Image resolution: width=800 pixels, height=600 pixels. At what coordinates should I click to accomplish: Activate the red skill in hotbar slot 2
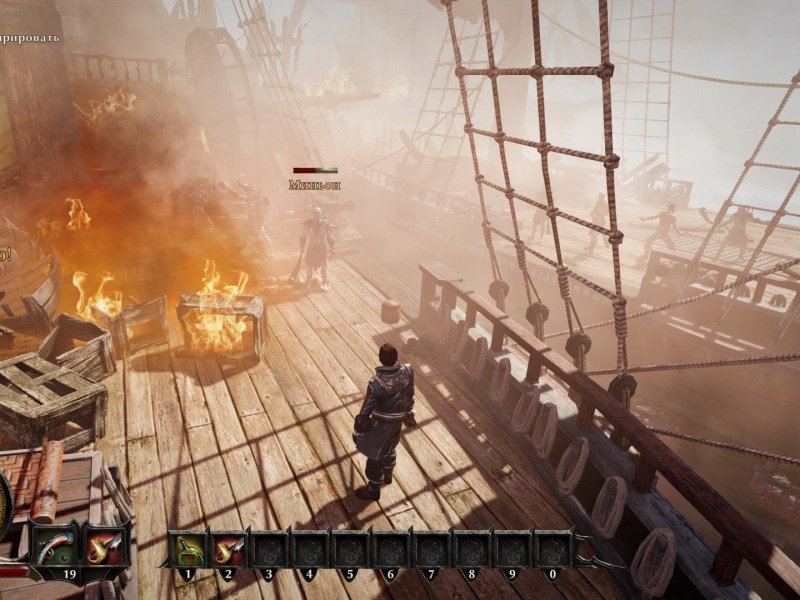point(229,549)
